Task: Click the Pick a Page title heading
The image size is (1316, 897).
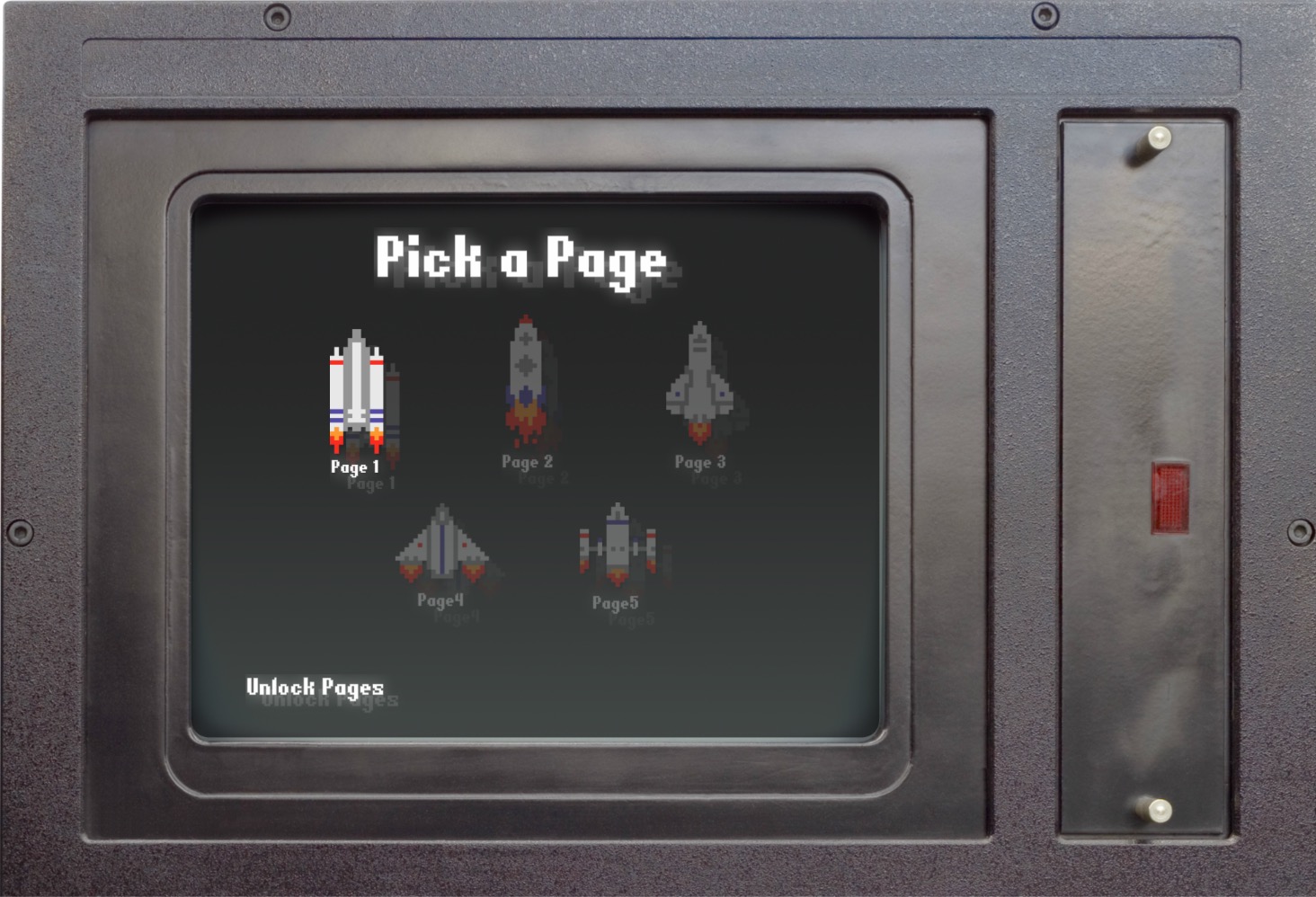Action: (523, 261)
